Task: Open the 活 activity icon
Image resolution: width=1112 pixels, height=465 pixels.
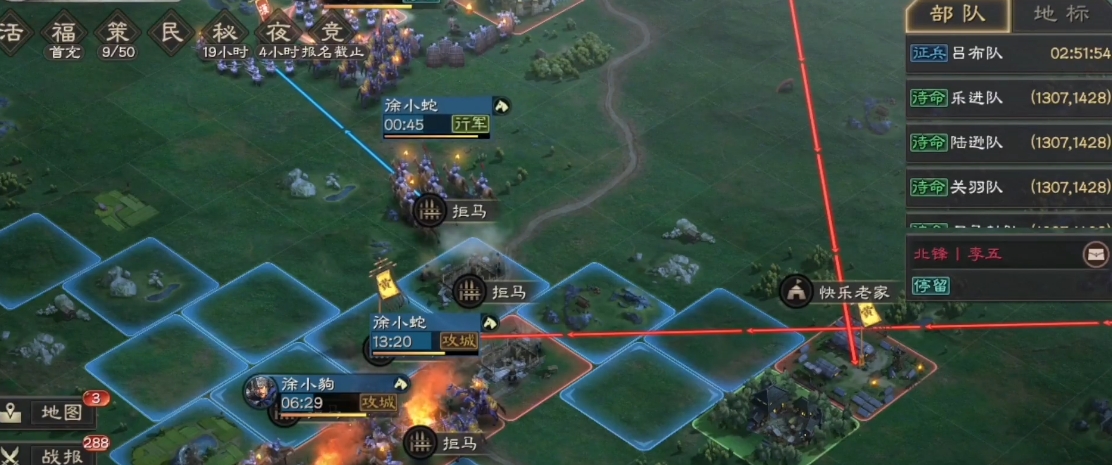Action: [x=12, y=31]
